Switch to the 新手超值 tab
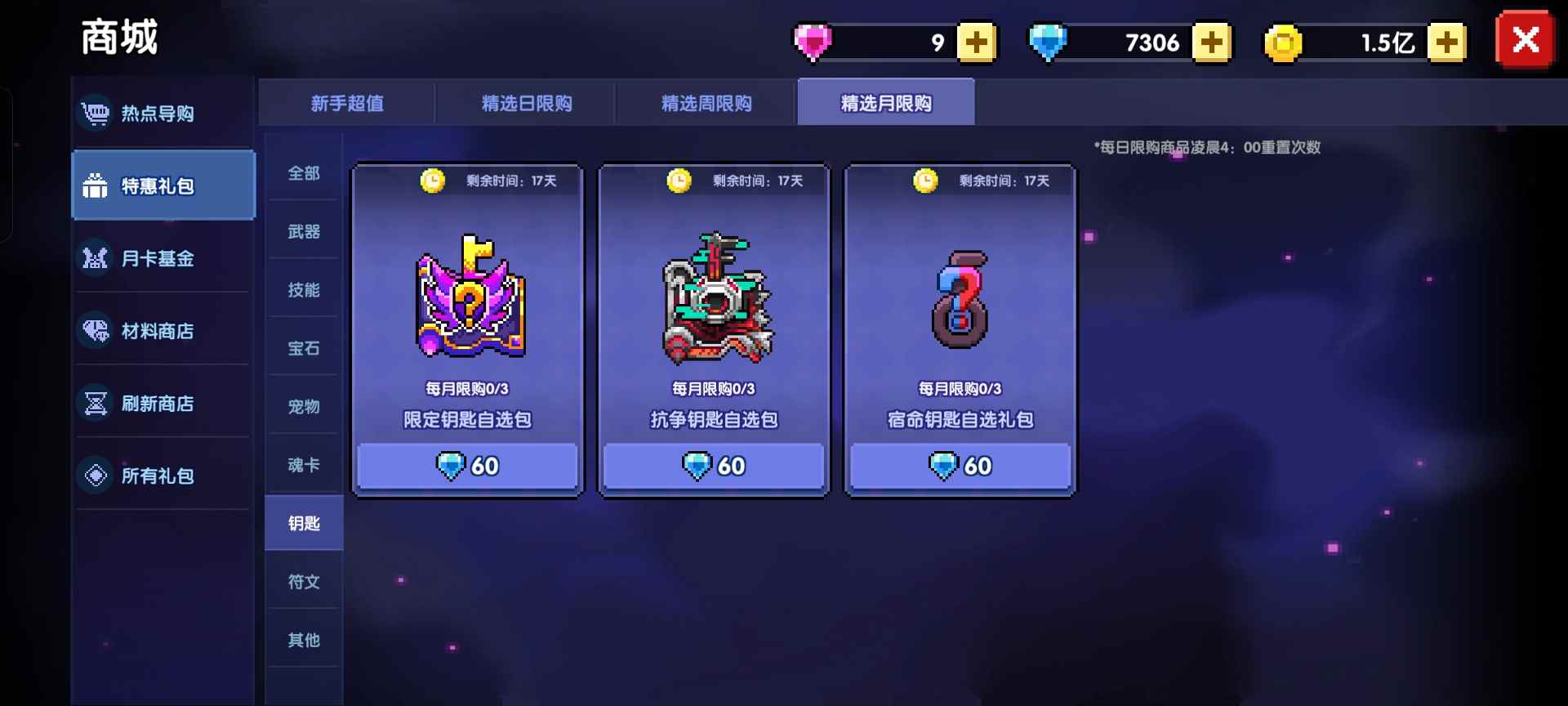1568x706 pixels. click(346, 103)
